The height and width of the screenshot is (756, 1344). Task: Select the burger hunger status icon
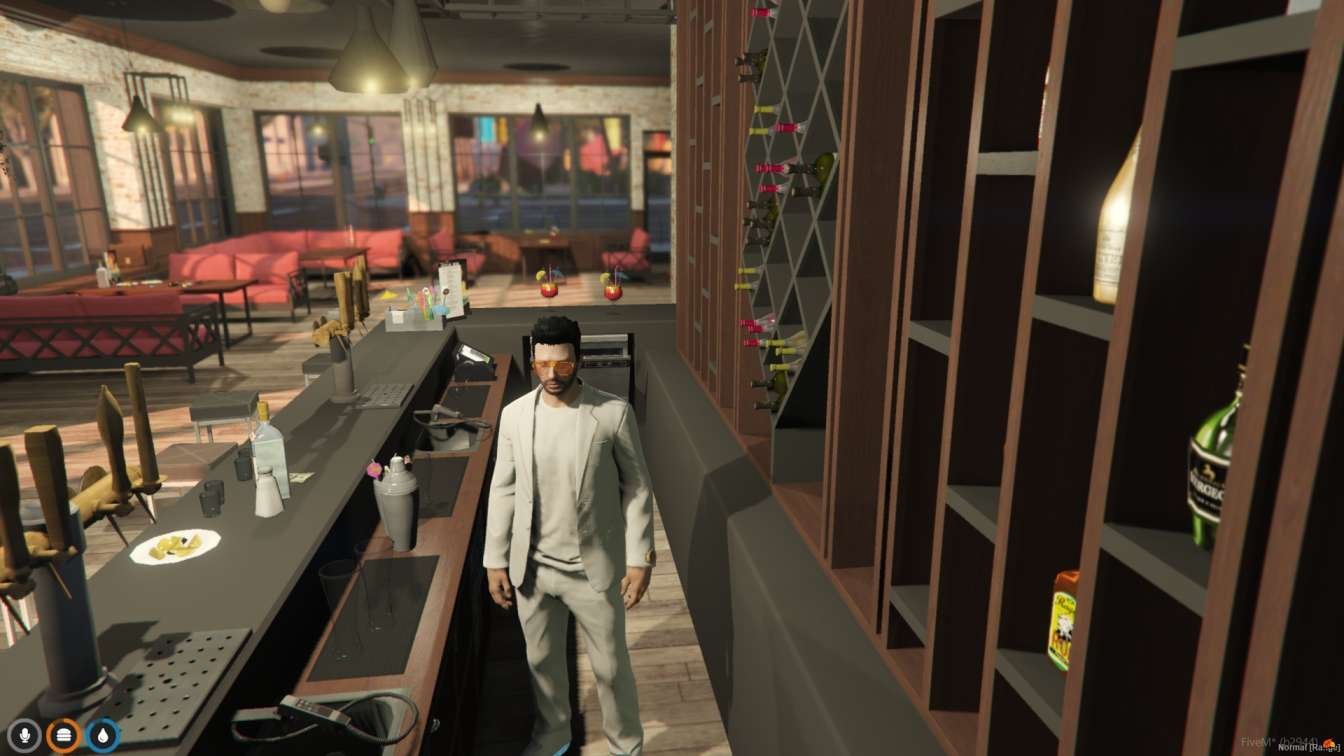pos(64,735)
